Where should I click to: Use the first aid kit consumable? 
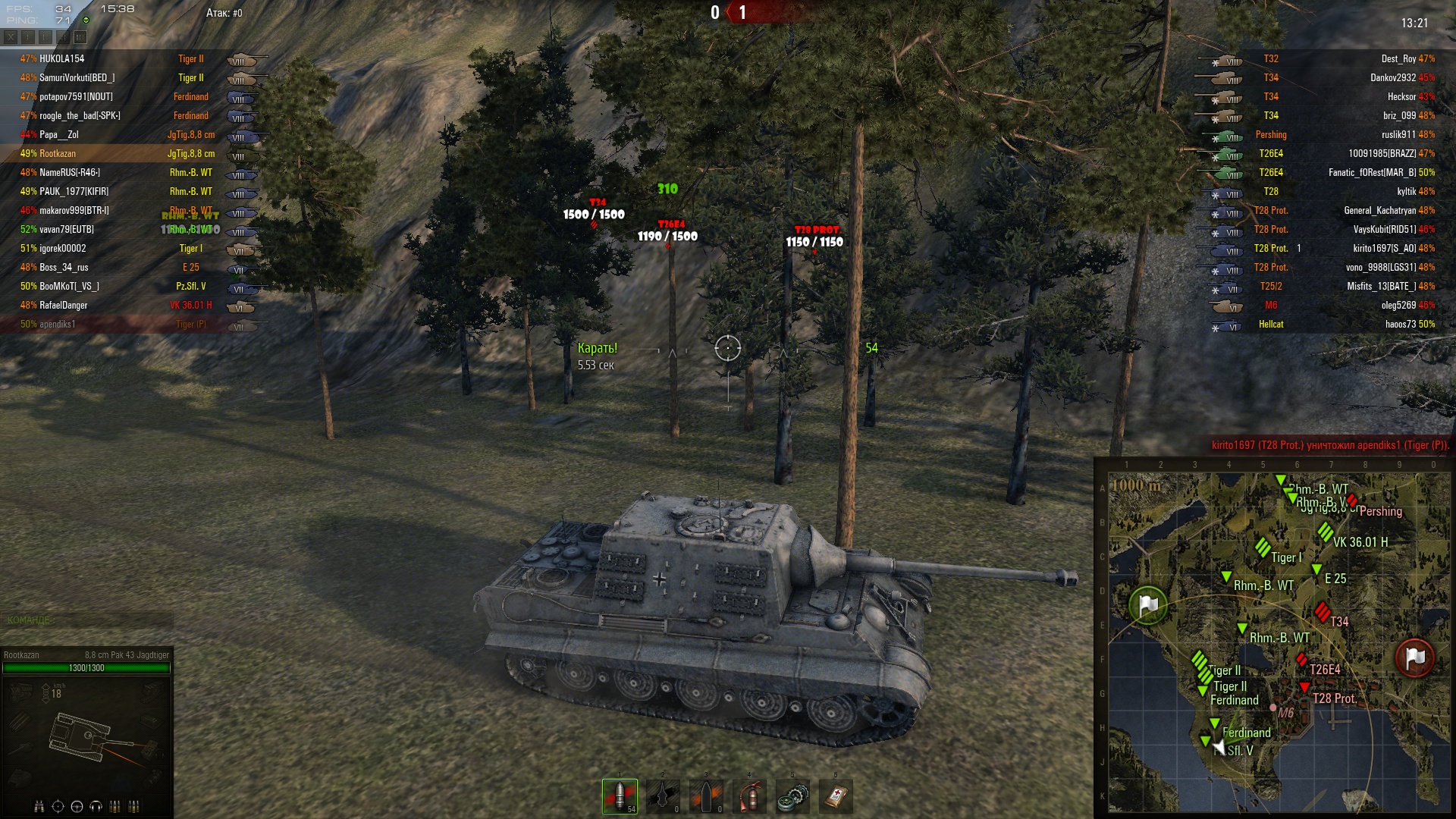[836, 796]
